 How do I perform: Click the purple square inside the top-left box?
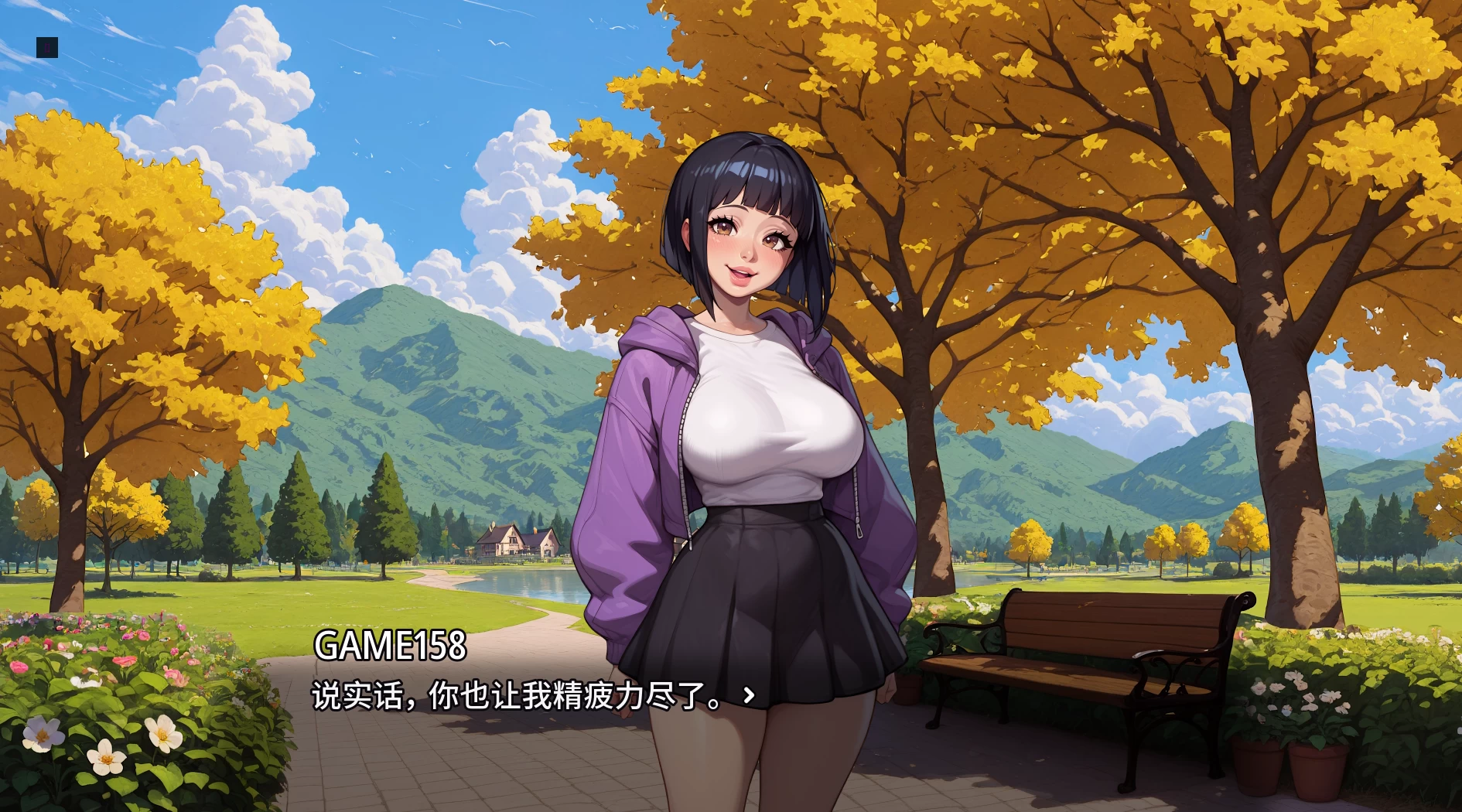tap(46, 48)
